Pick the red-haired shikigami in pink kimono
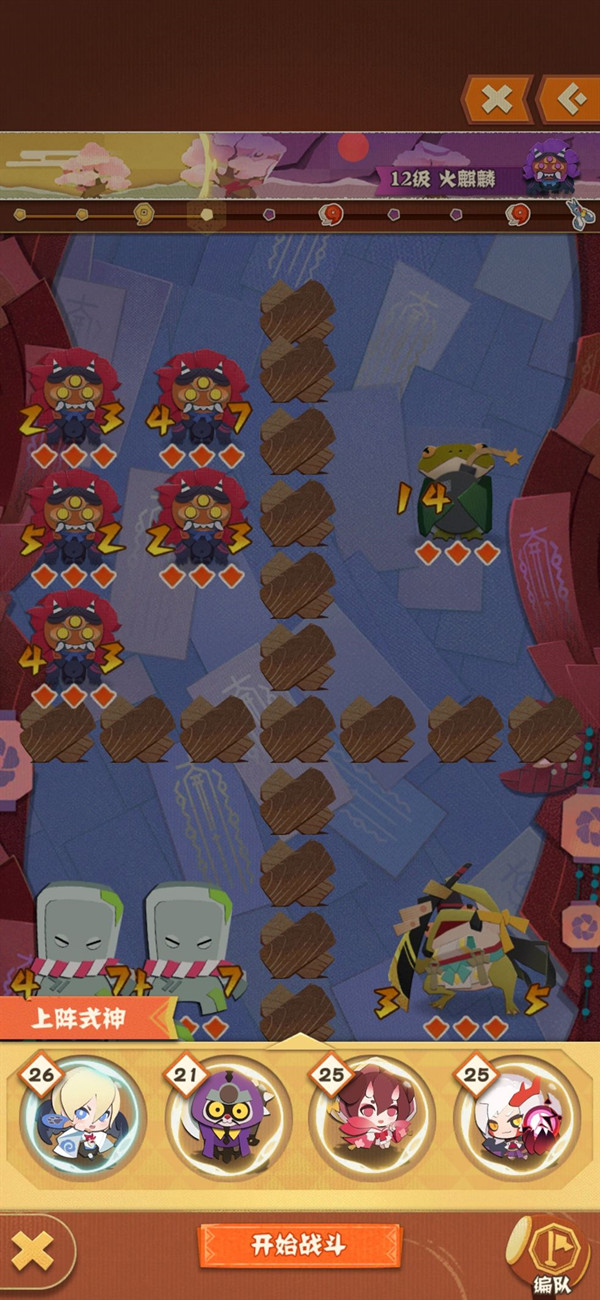600x1300 pixels. coord(372,1117)
